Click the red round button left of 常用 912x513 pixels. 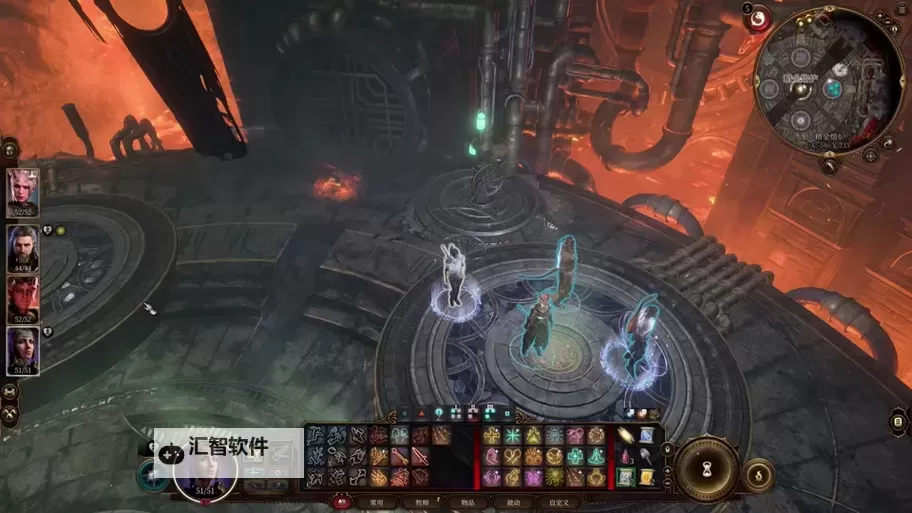pos(342,502)
